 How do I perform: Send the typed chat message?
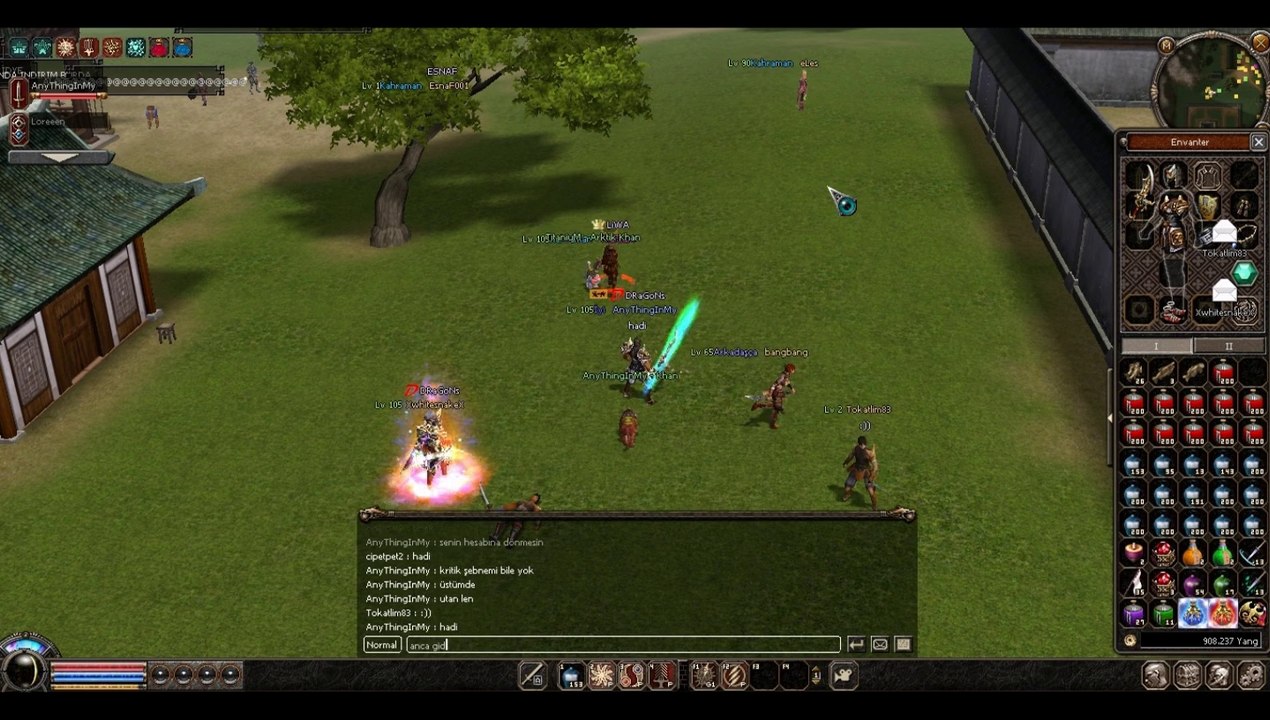click(856, 645)
